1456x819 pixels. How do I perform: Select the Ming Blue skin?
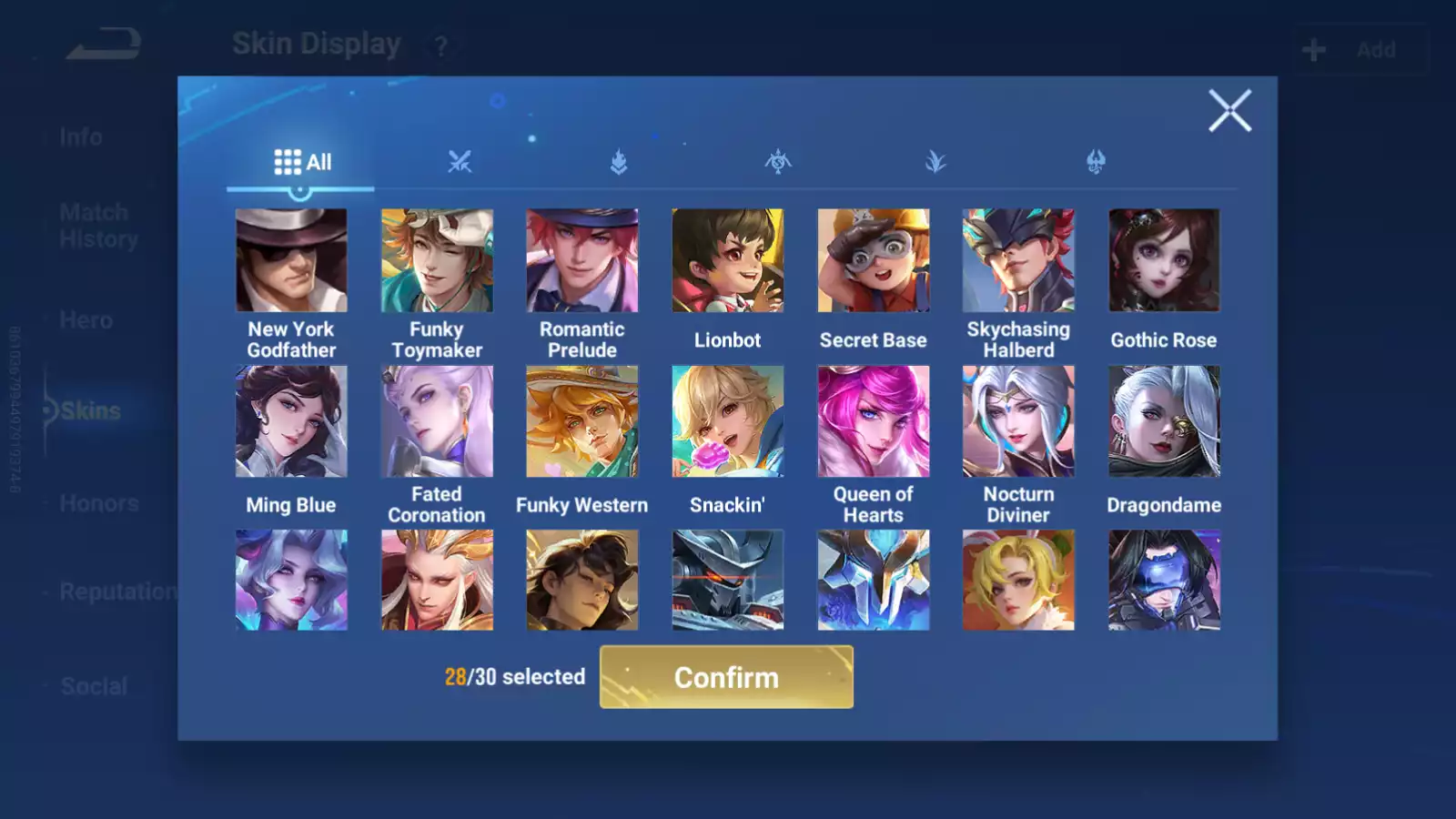pos(291,421)
